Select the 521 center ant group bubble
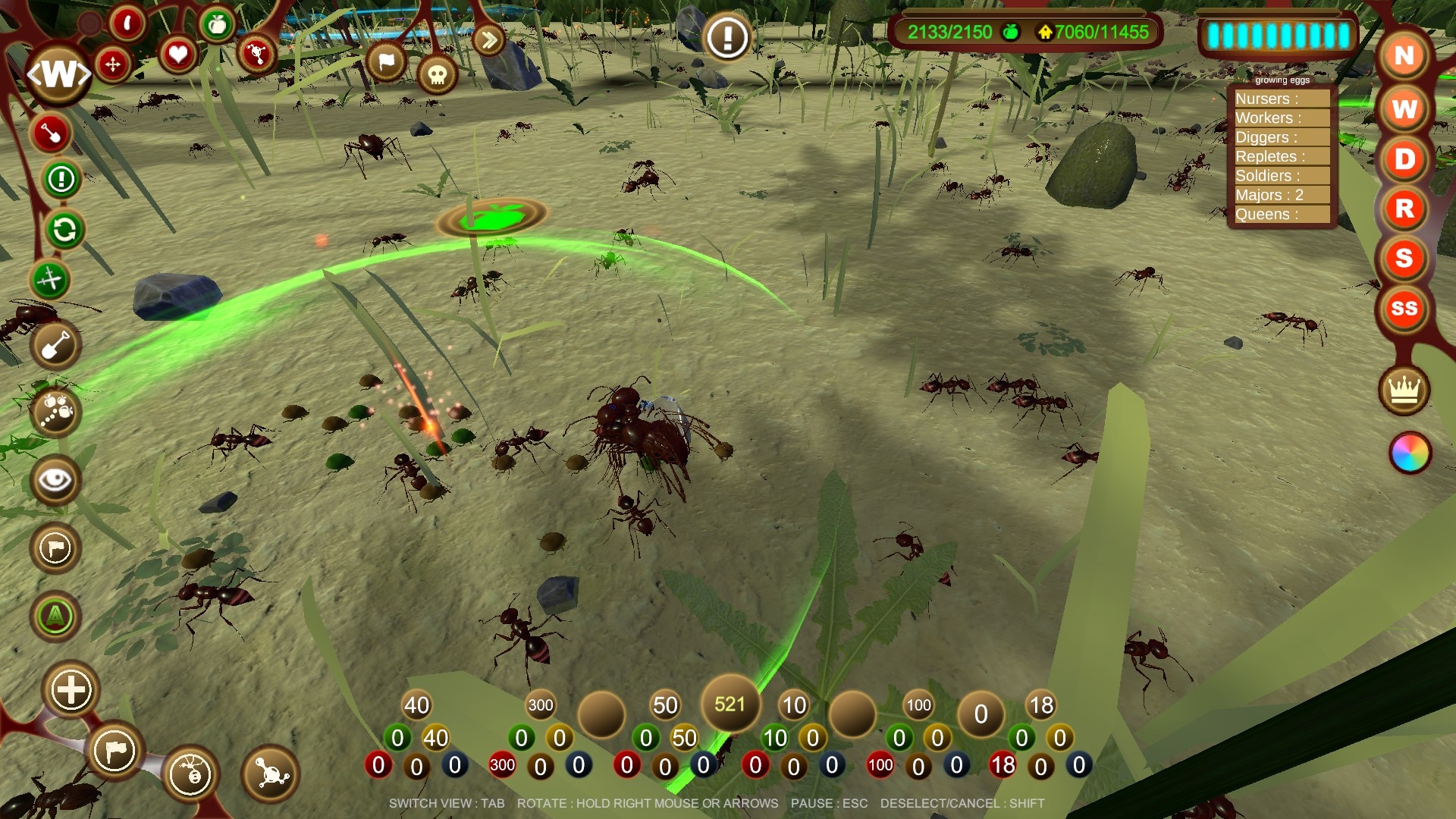The width and height of the screenshot is (1456, 819). point(730,704)
